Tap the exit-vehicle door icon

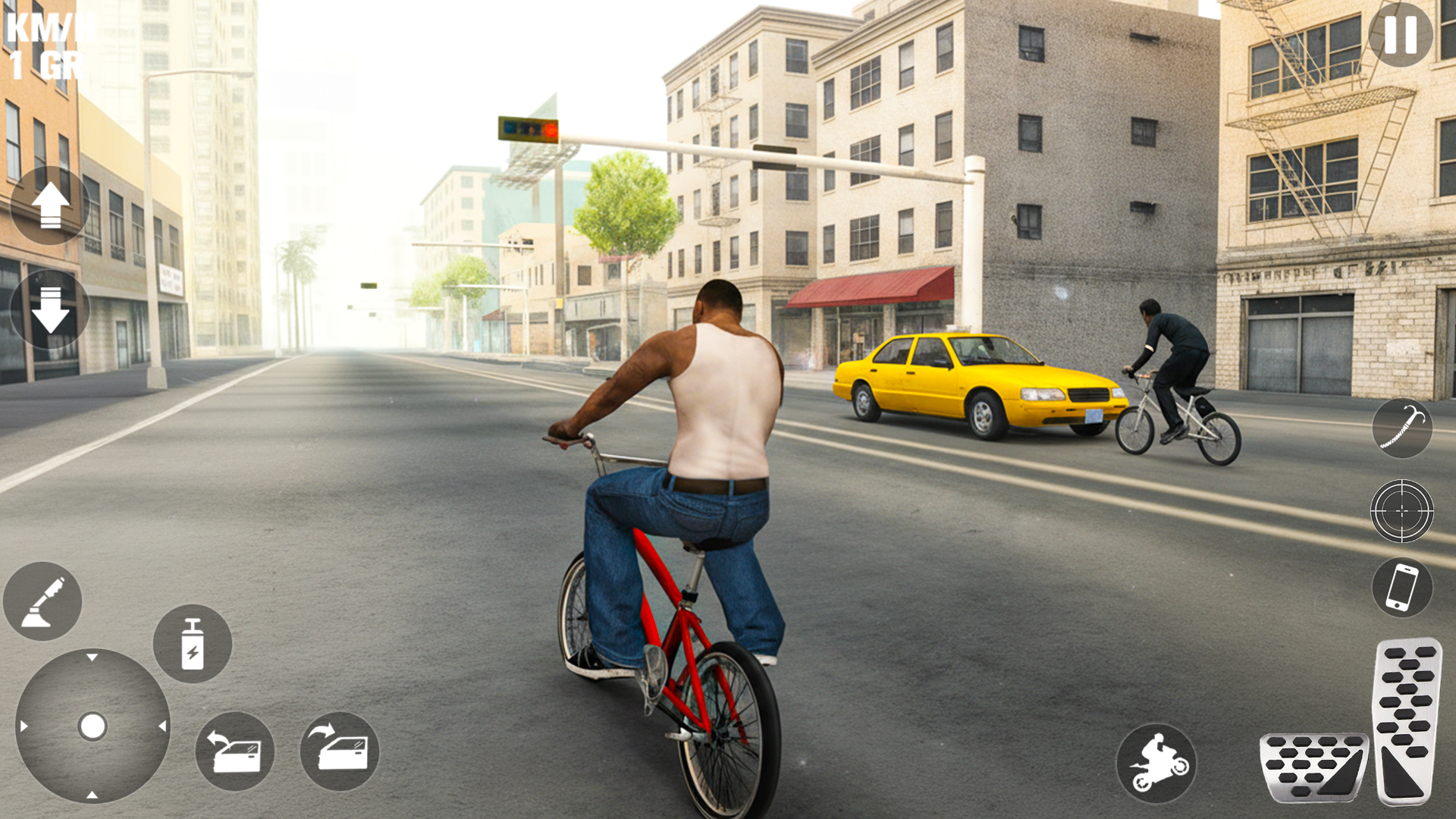click(x=234, y=751)
